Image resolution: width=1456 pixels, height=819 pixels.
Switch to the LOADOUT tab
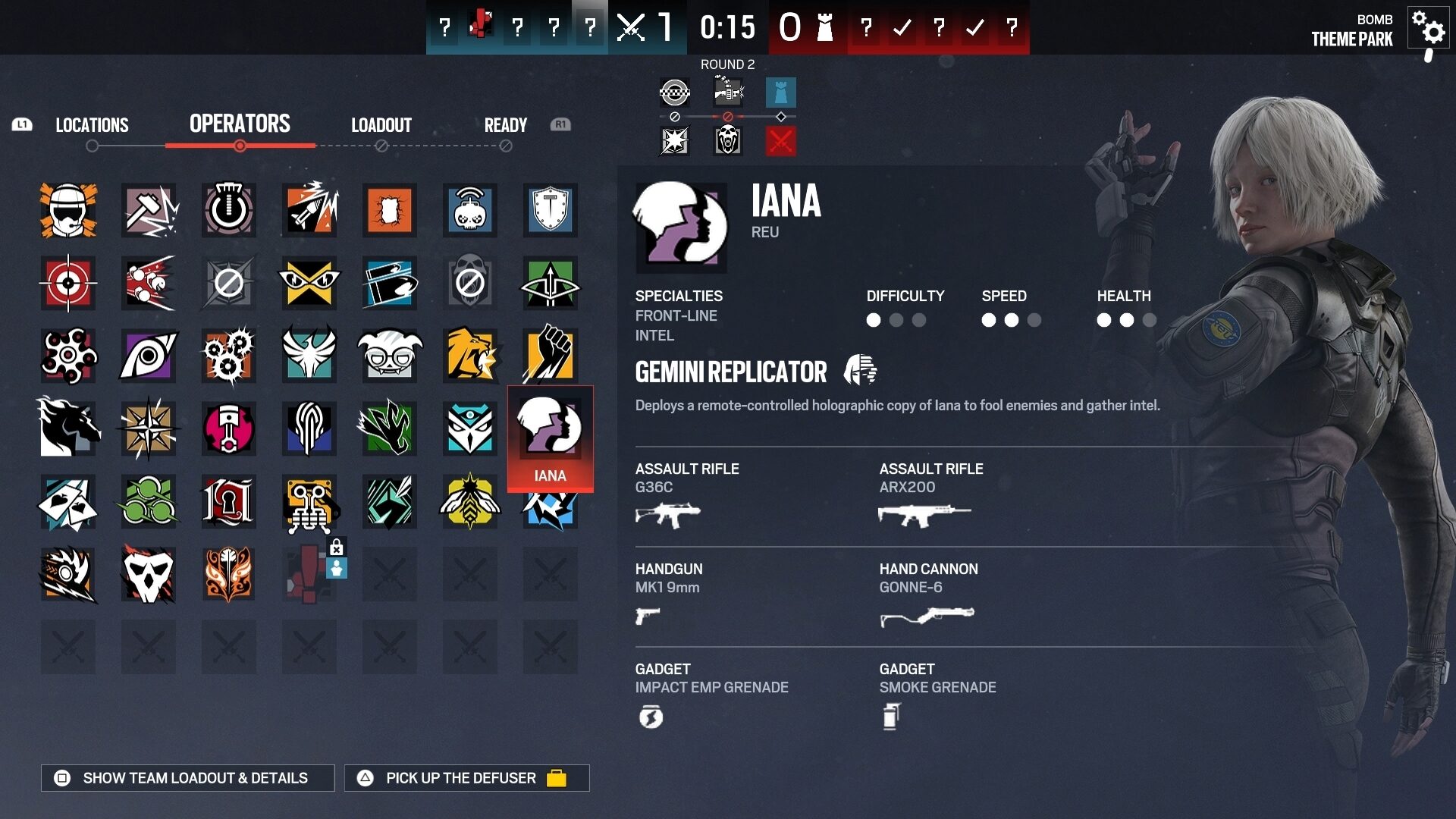(381, 126)
